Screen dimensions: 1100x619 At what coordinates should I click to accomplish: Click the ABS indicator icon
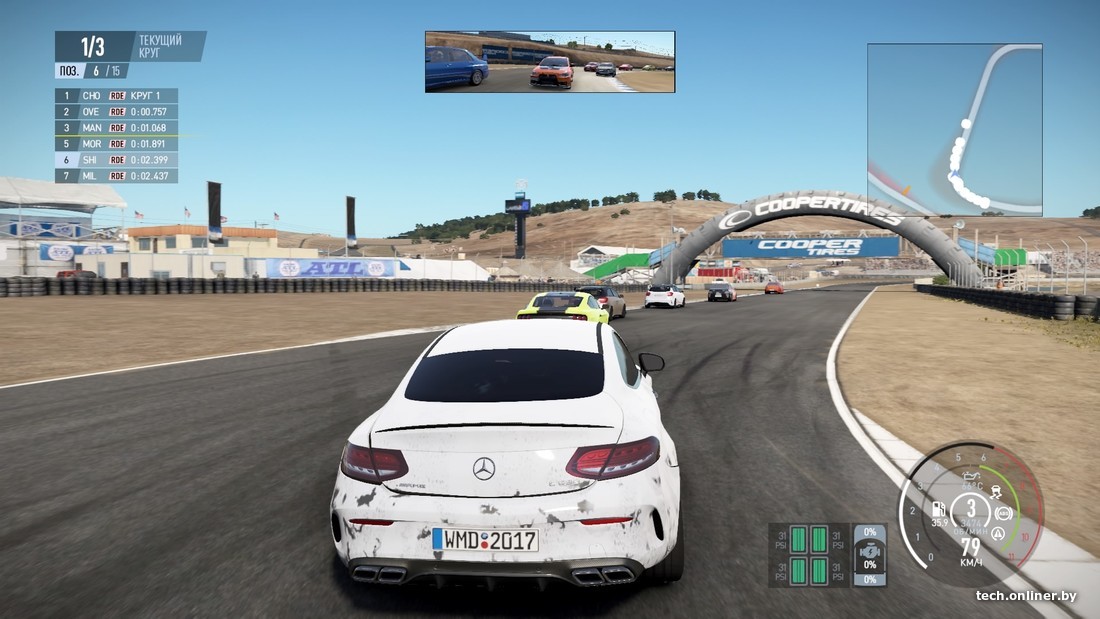1003,514
